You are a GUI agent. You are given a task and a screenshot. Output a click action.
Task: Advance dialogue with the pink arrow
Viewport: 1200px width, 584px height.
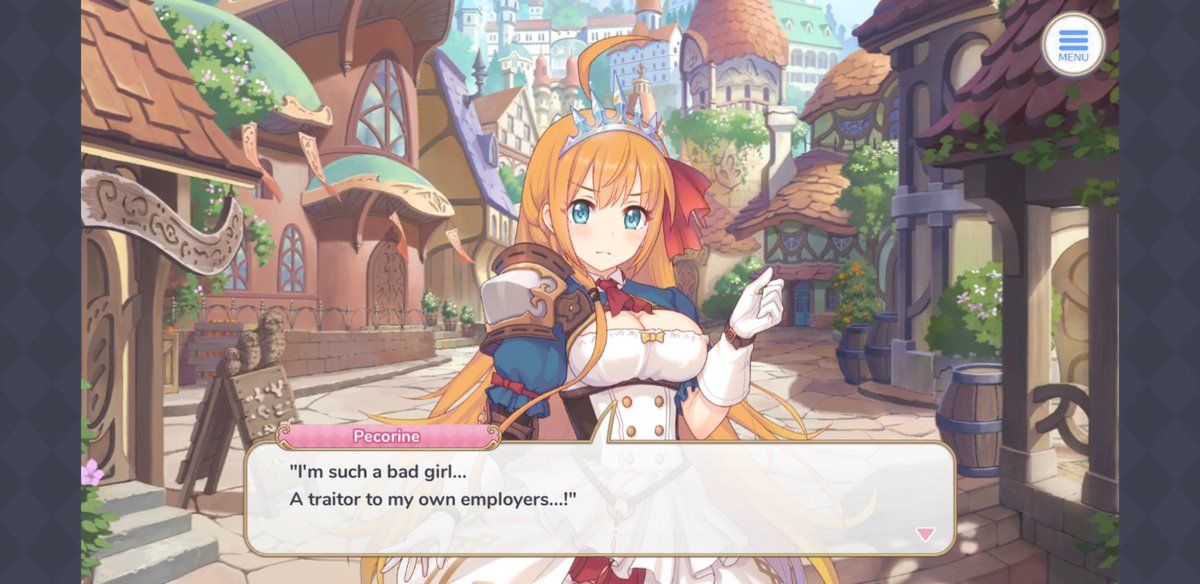coord(925,535)
